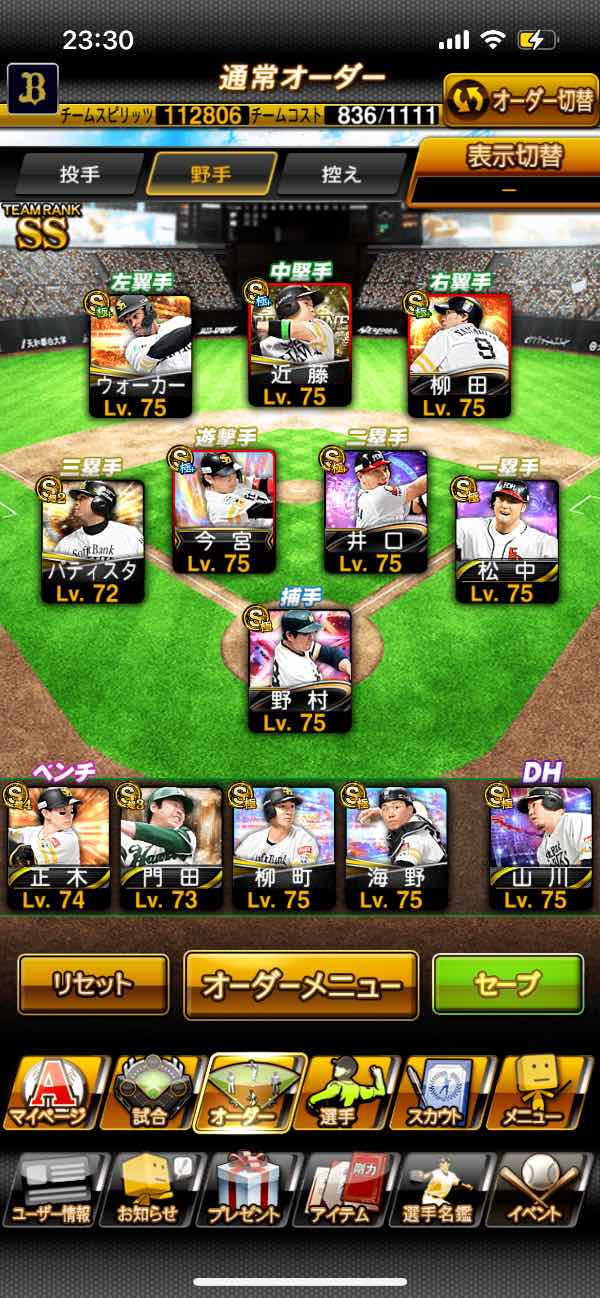Switch to the 投手 tab
This screenshot has height=1298, width=600.
click(x=80, y=174)
